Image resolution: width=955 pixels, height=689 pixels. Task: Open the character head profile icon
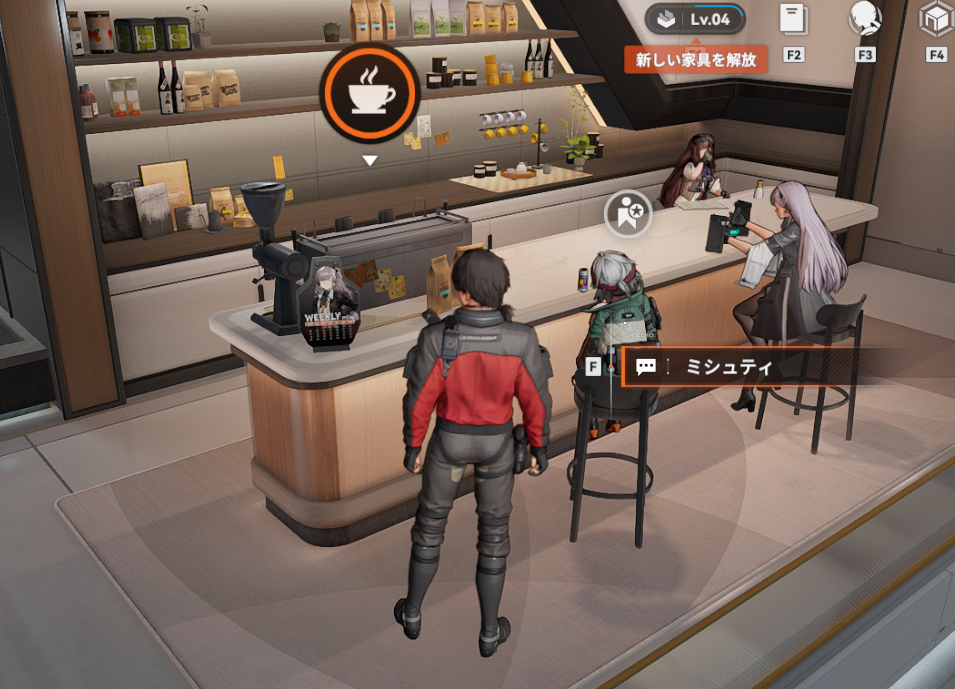[x=864, y=19]
